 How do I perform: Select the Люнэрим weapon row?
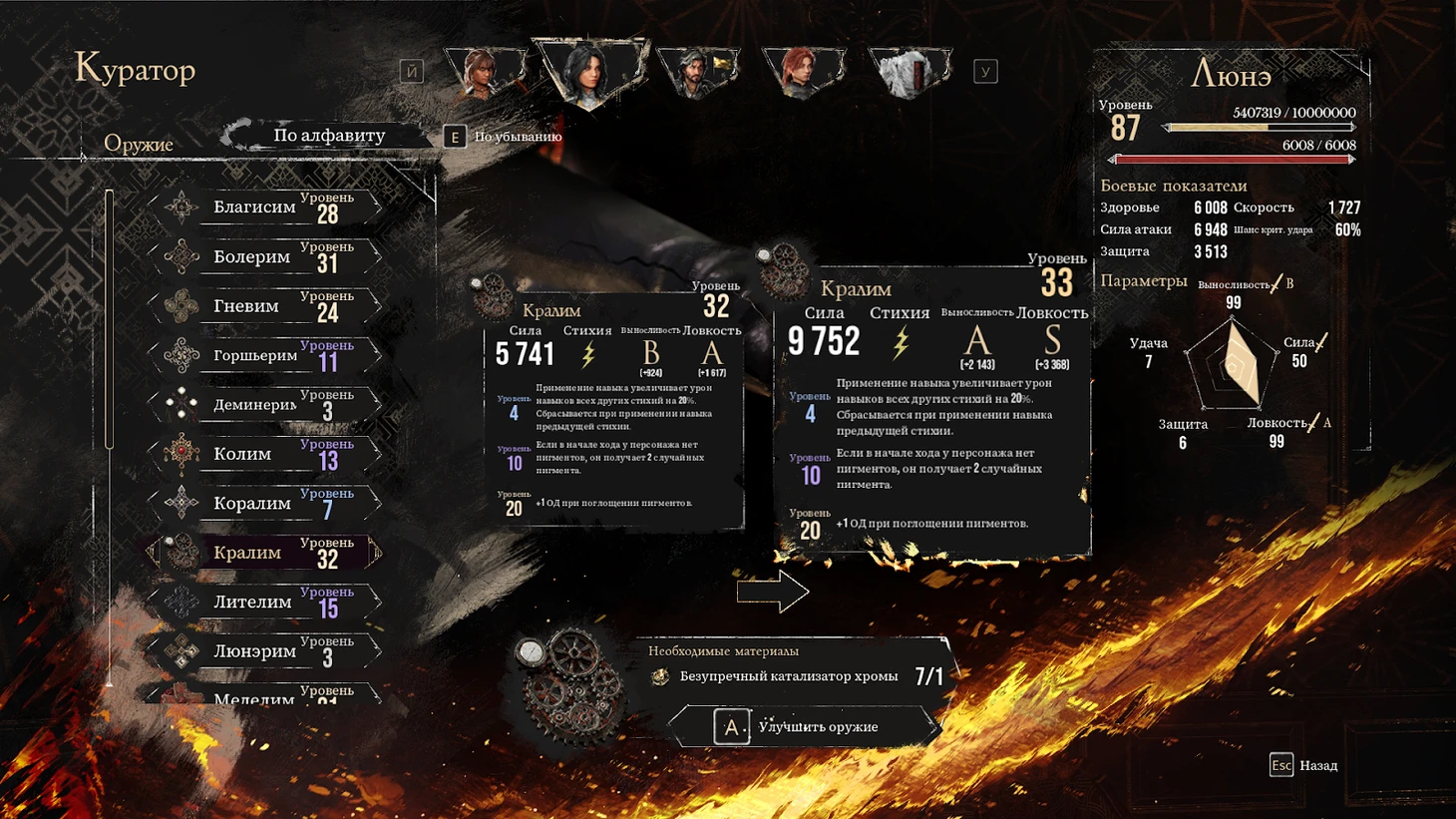pyautogui.click(x=264, y=651)
